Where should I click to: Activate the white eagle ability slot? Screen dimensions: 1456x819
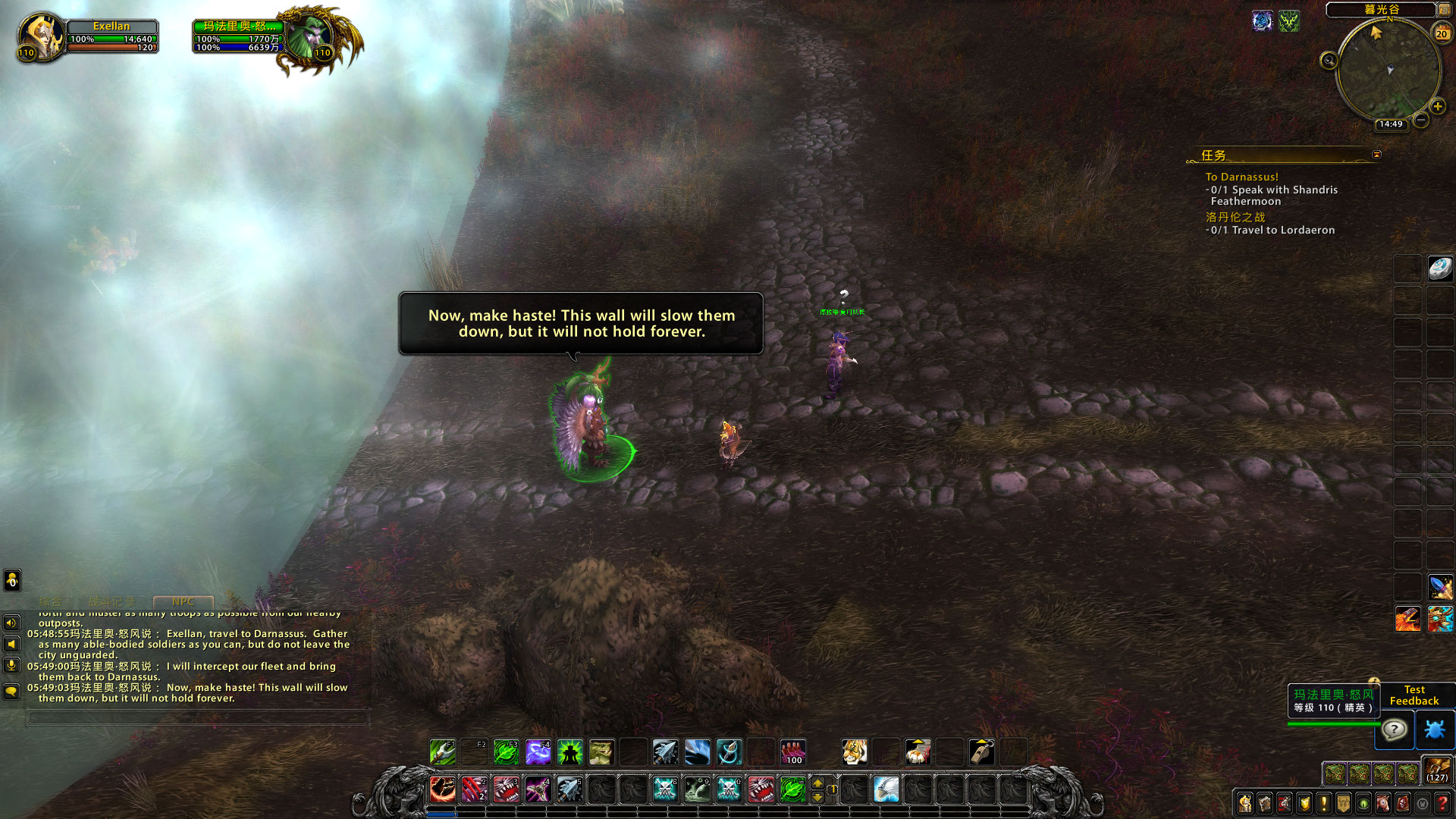886,789
